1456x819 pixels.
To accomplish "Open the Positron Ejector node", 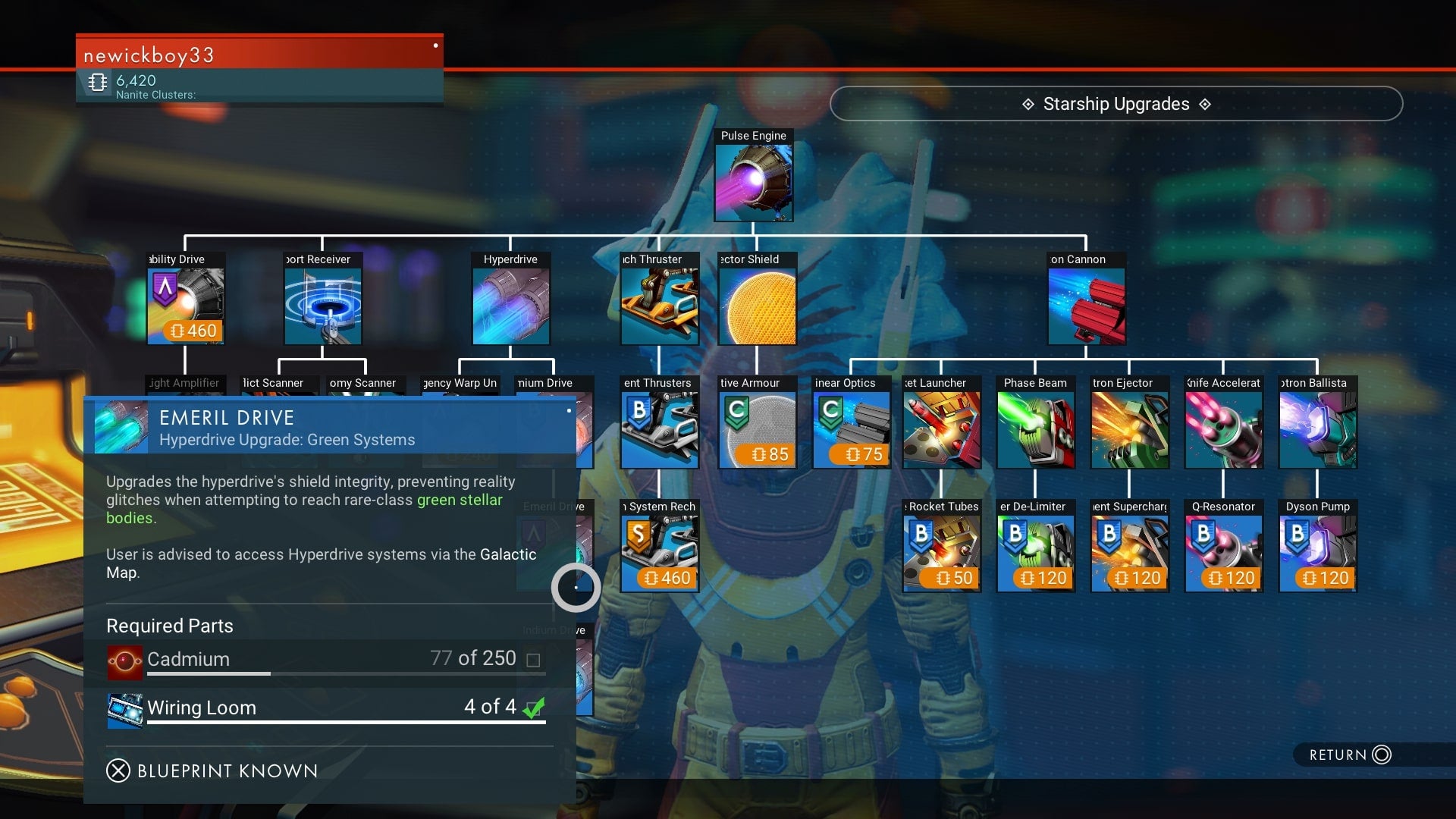I will tap(1129, 428).
